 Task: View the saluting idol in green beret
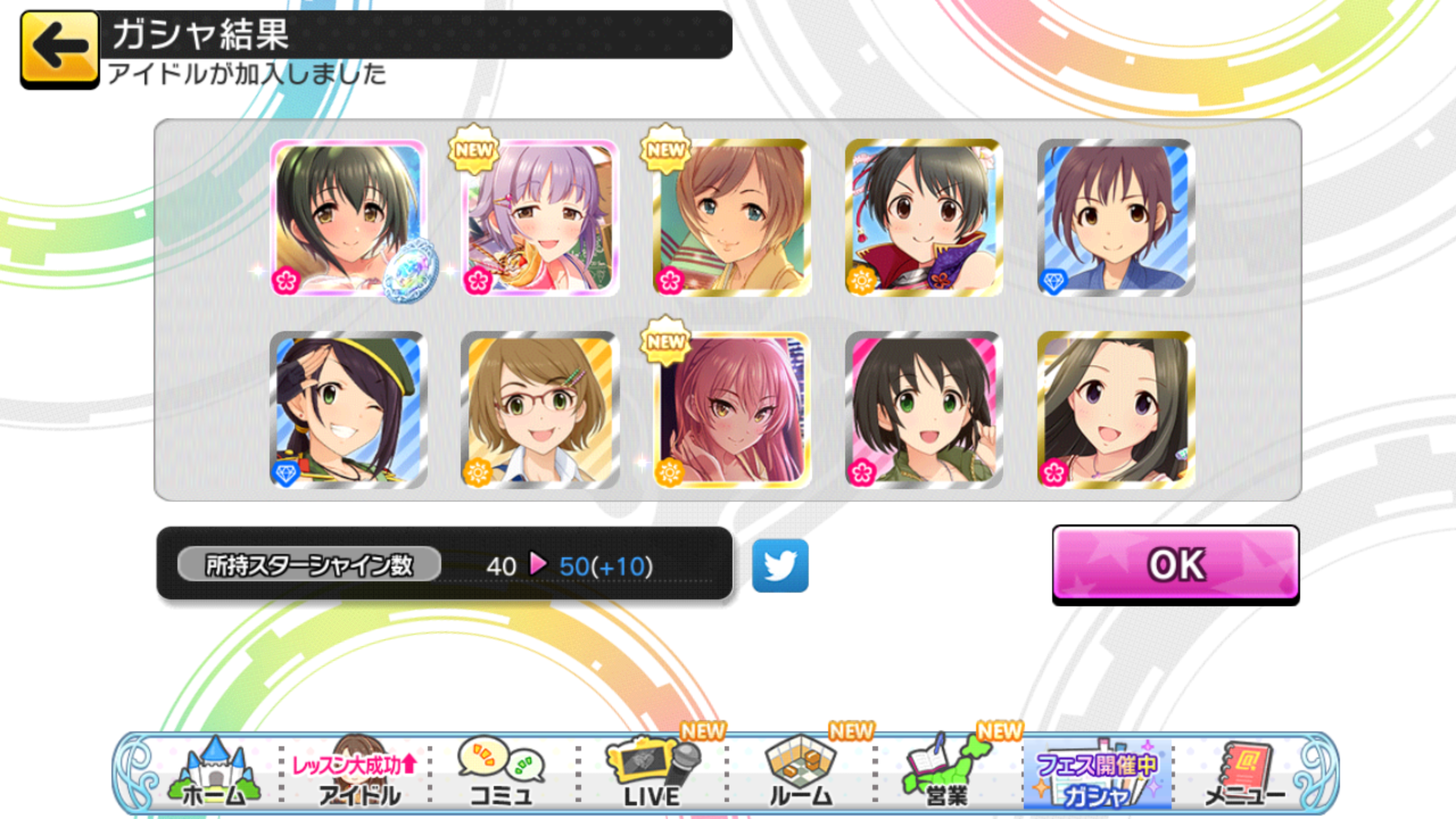348,410
